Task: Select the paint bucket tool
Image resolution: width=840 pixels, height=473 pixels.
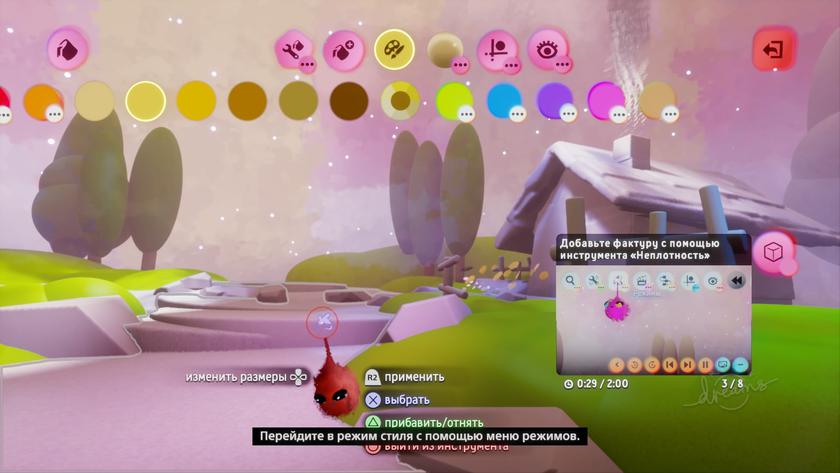Action: 67,48
